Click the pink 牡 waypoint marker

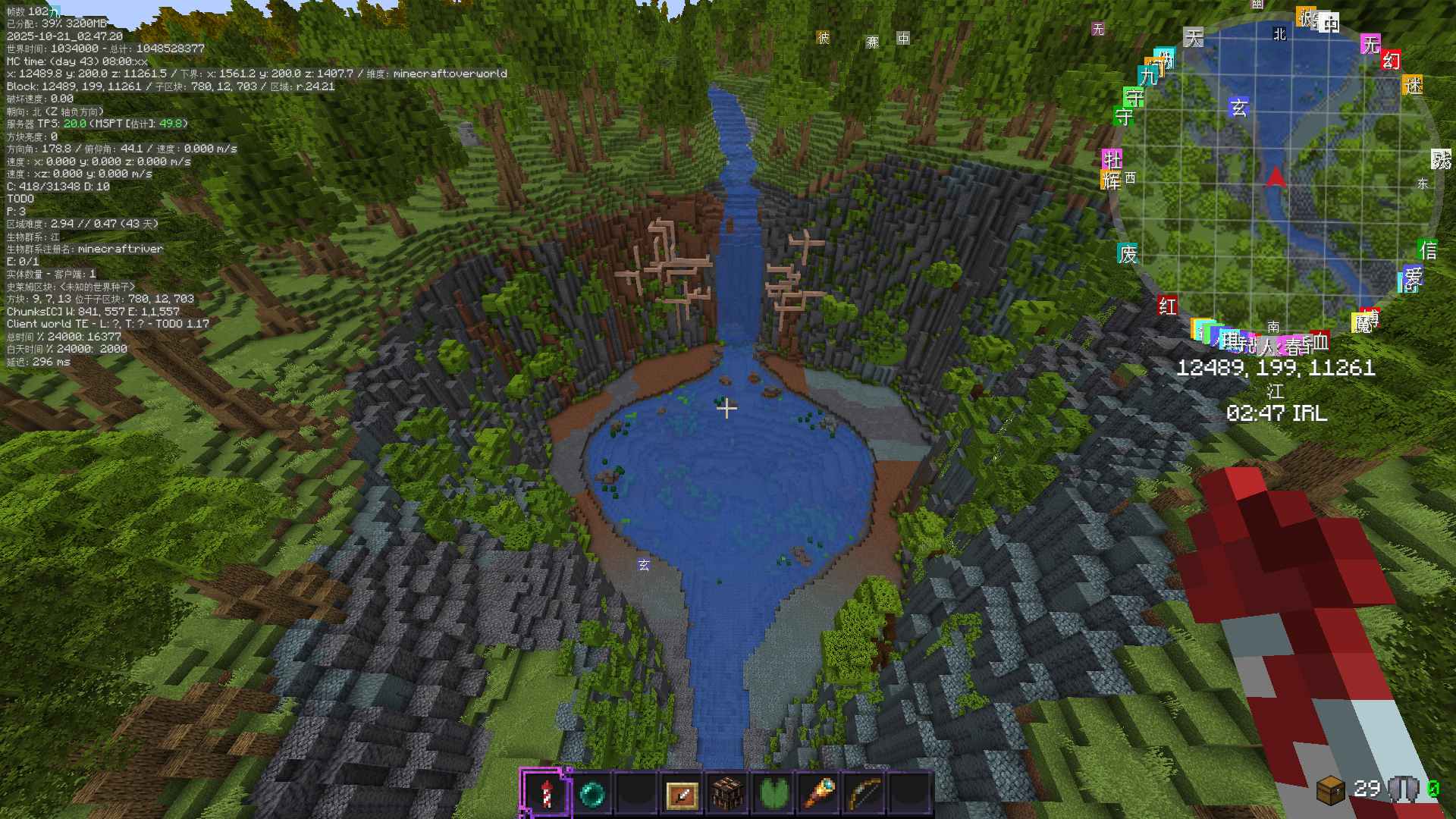tap(1112, 159)
